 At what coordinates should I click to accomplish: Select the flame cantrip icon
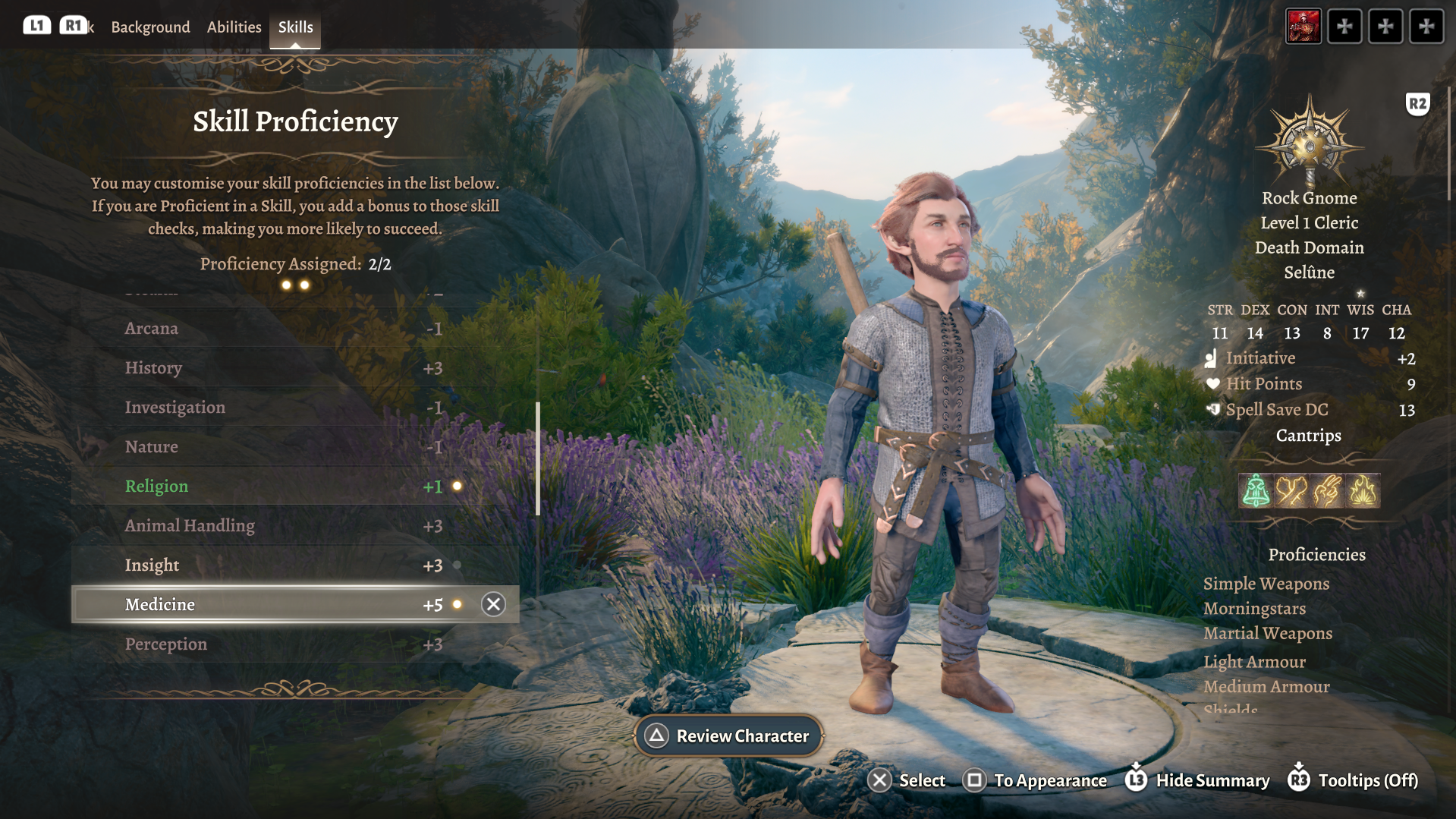pos(1363,490)
